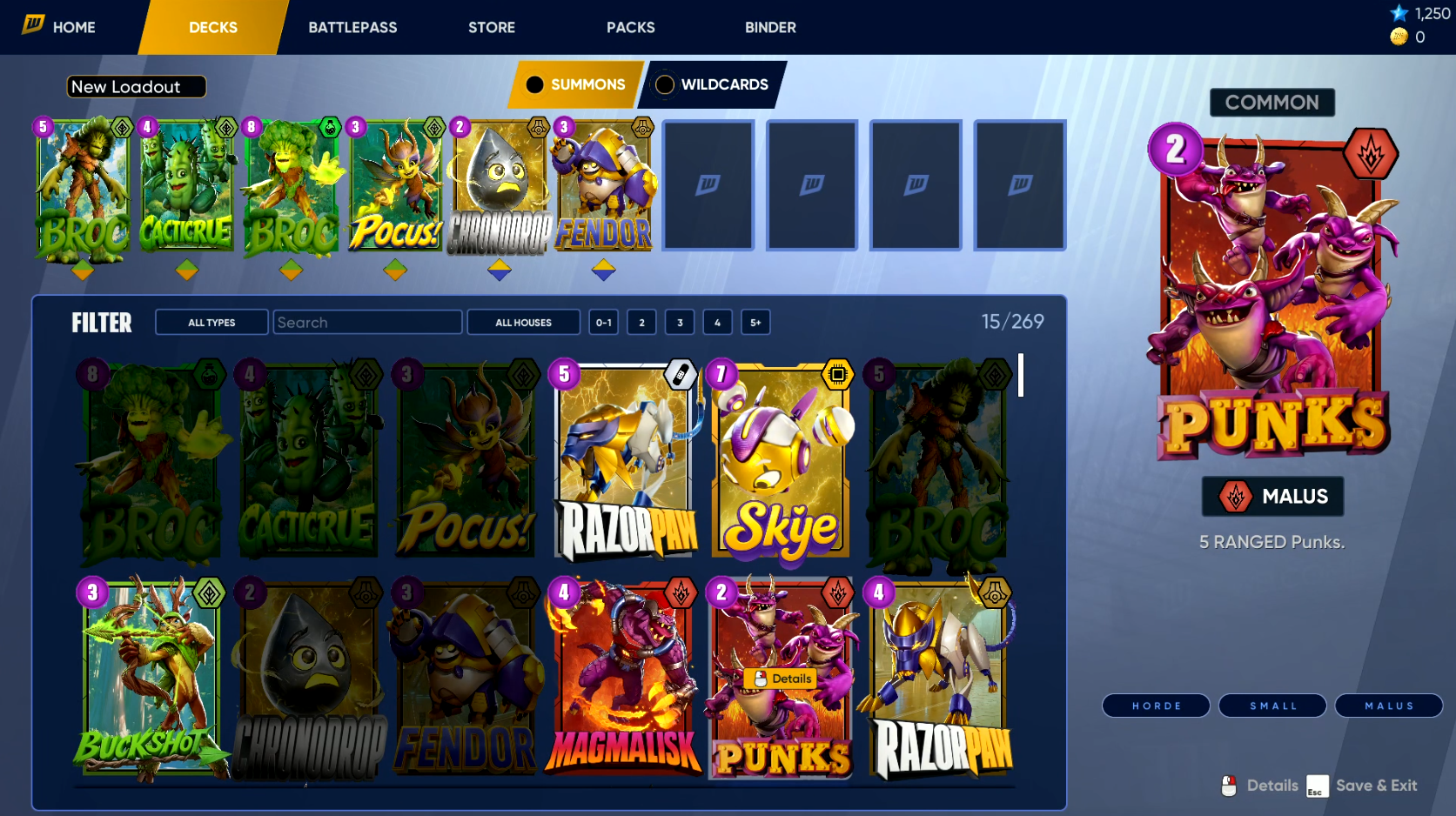Screen dimensions: 1456x816
Task: Show Details for the Punks card
Action: (x=782, y=679)
